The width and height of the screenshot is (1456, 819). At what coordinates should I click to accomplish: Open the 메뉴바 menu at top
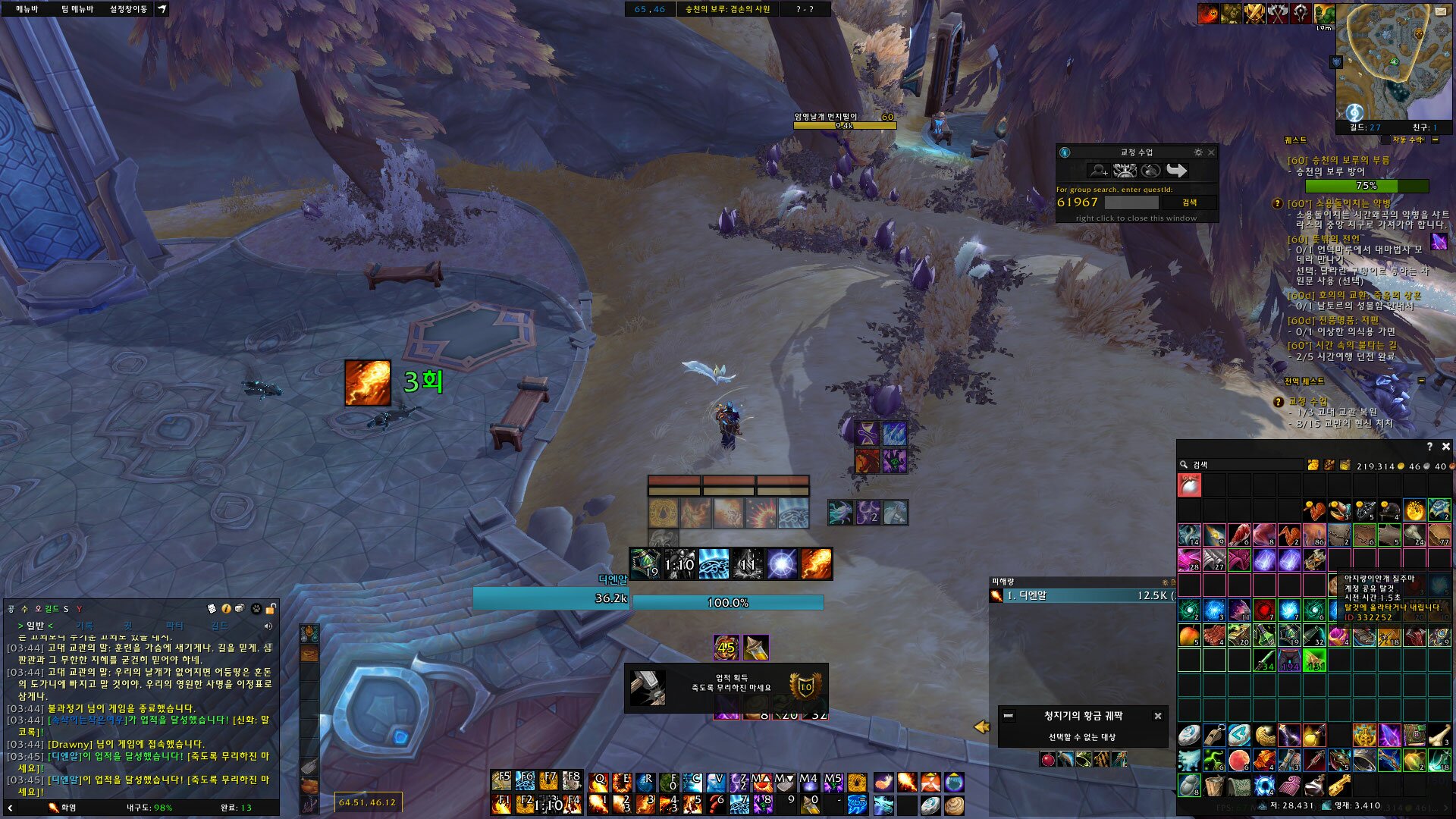(x=27, y=9)
